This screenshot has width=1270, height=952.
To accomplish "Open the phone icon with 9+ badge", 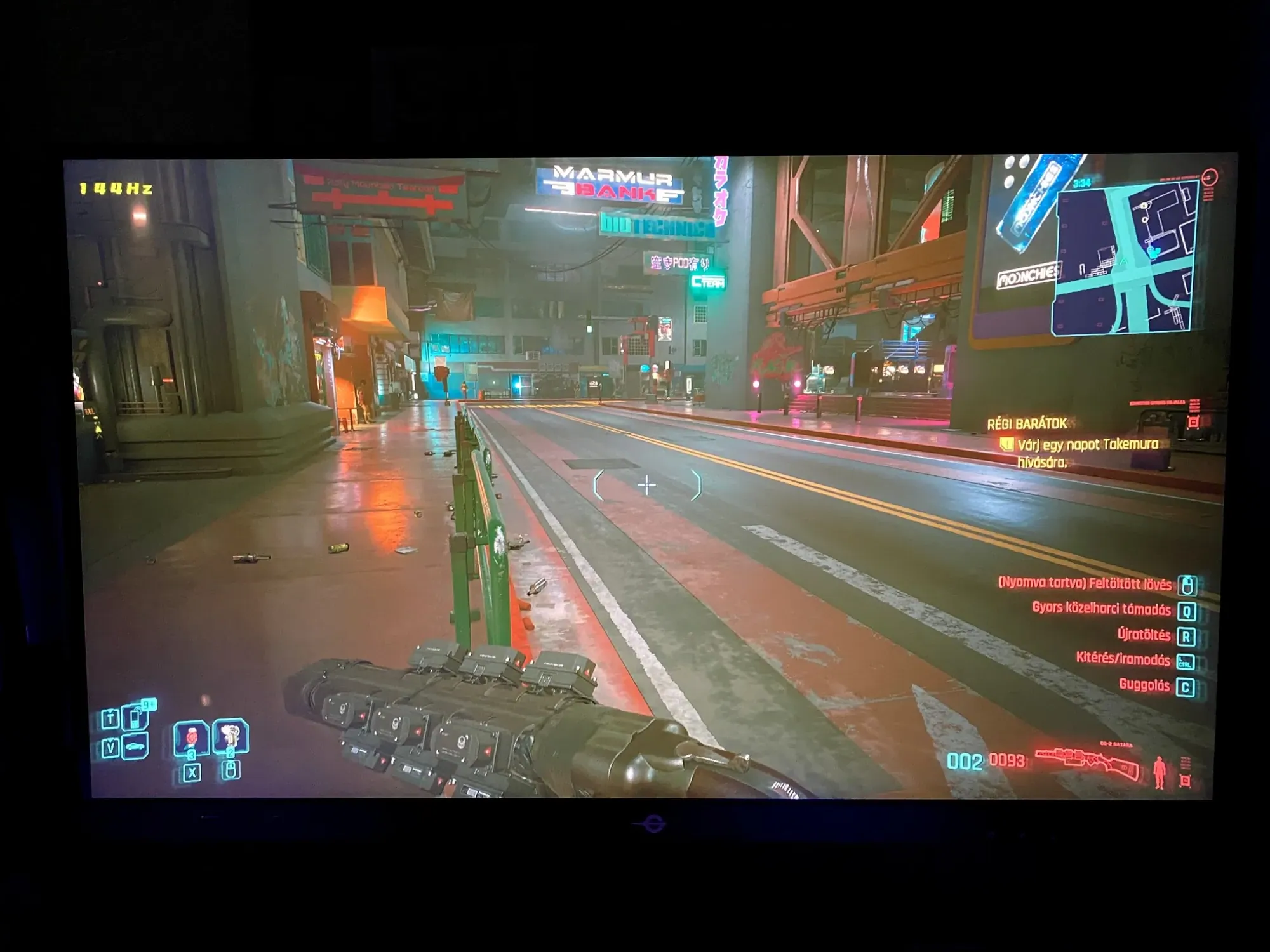I will pyautogui.click(x=136, y=718).
